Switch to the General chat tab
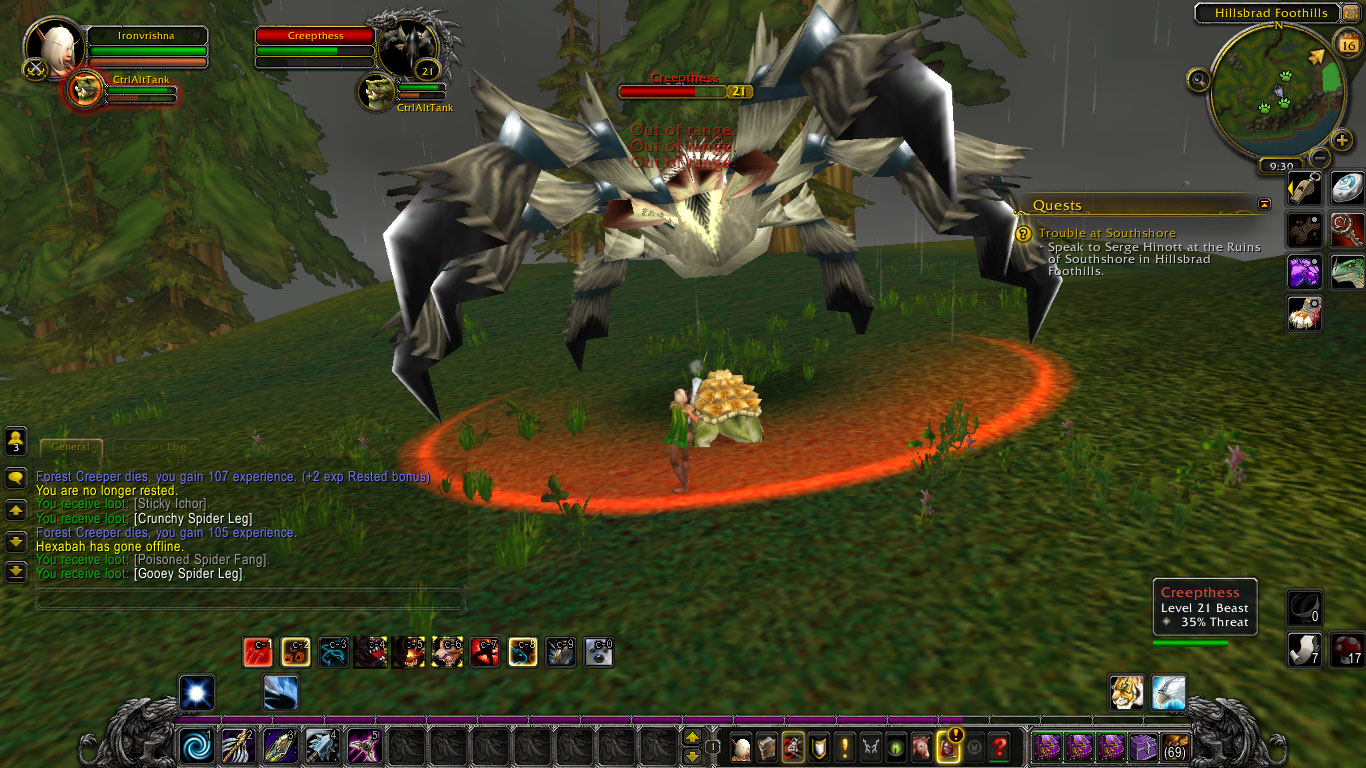This screenshot has width=1366, height=768. pos(70,447)
